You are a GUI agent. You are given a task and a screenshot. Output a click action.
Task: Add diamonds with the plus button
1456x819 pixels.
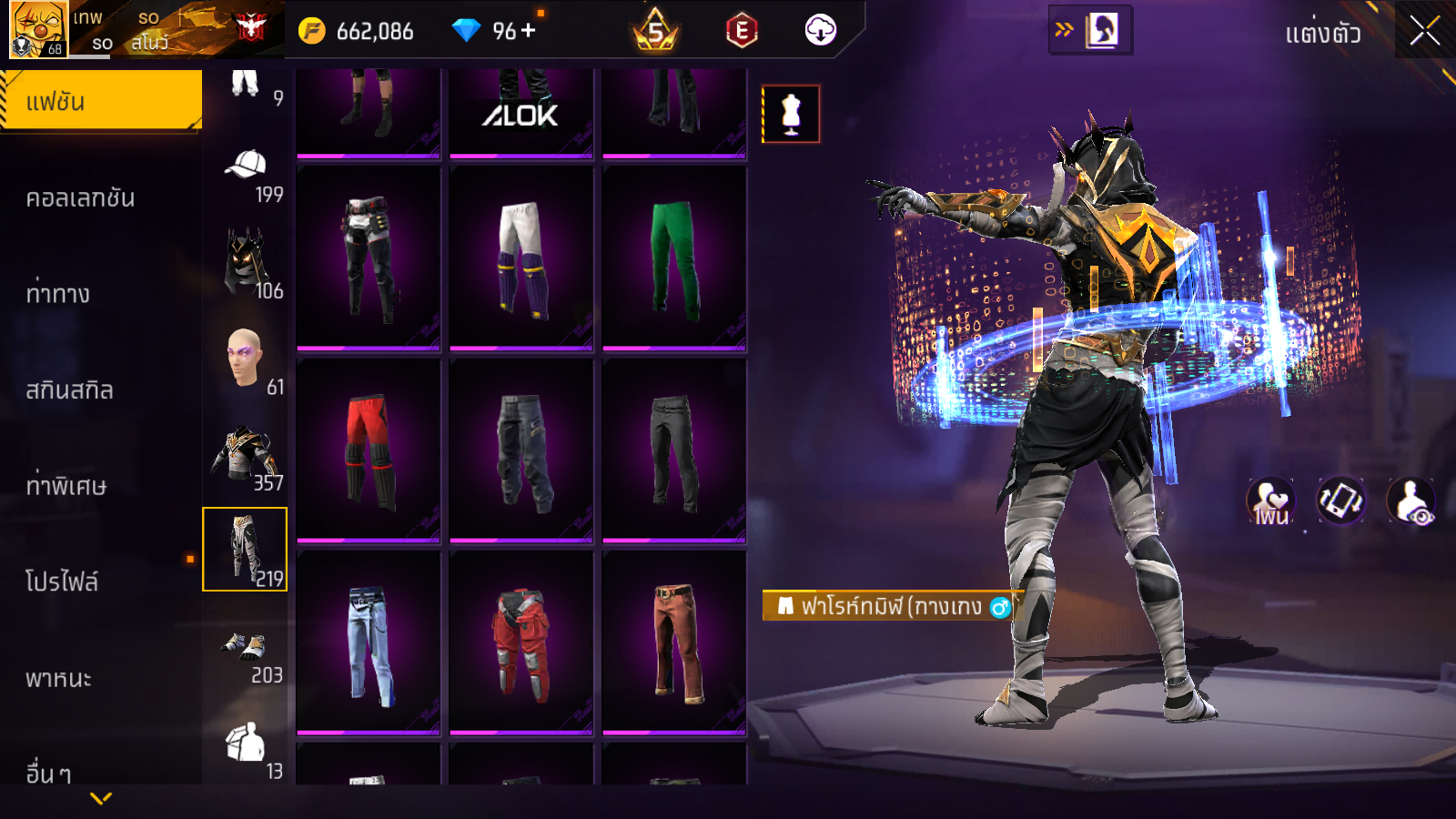[x=529, y=31]
